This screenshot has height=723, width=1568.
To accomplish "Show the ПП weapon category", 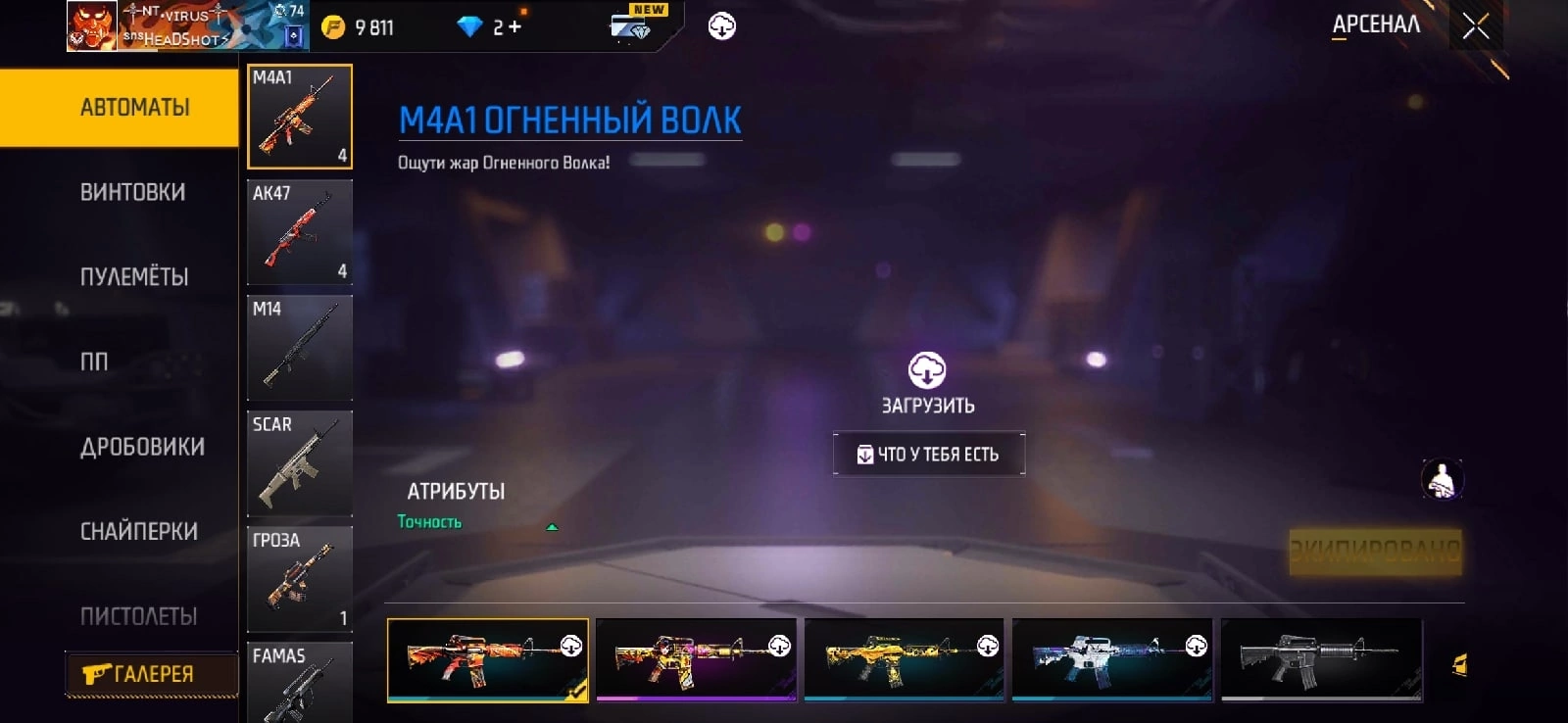I will click(95, 361).
